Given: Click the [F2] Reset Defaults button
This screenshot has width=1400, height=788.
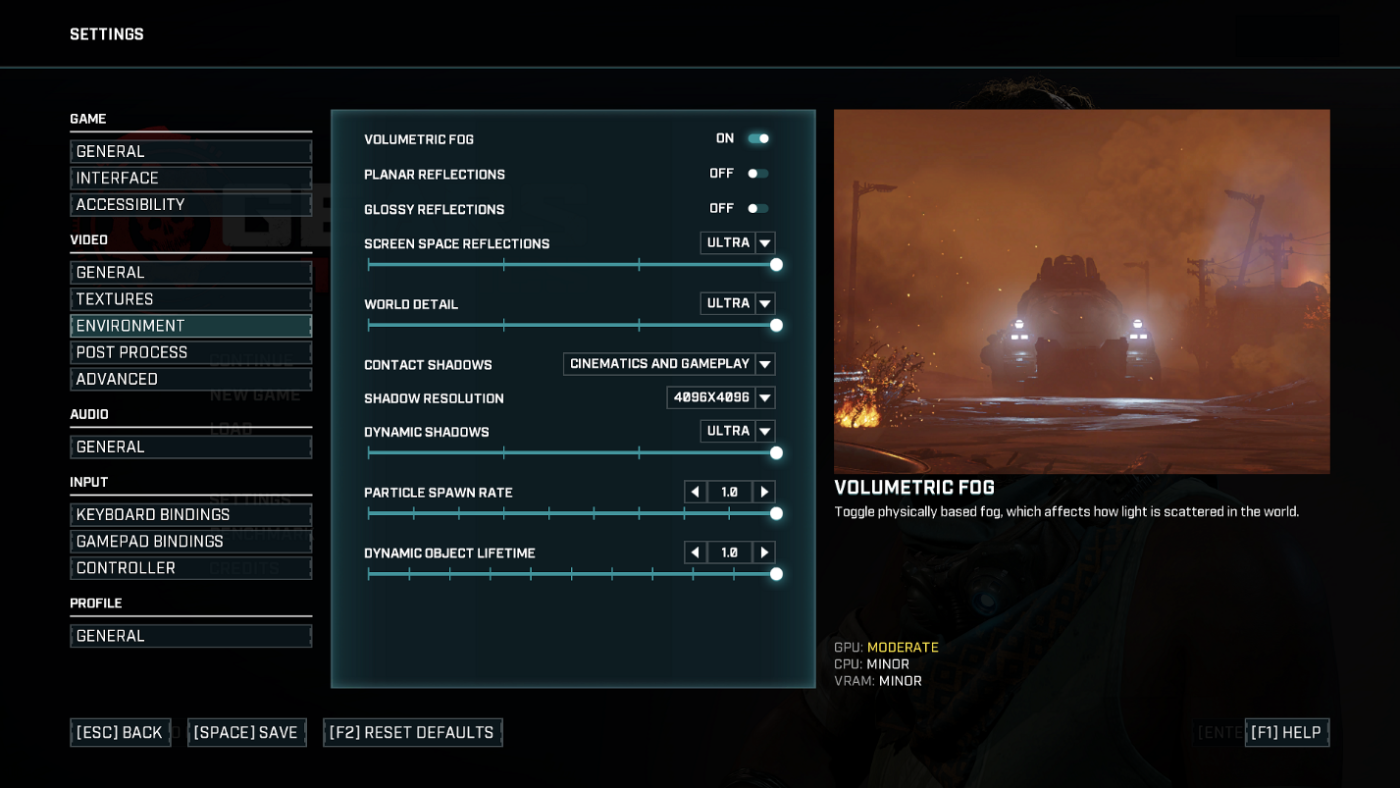Looking at the screenshot, I should point(412,732).
